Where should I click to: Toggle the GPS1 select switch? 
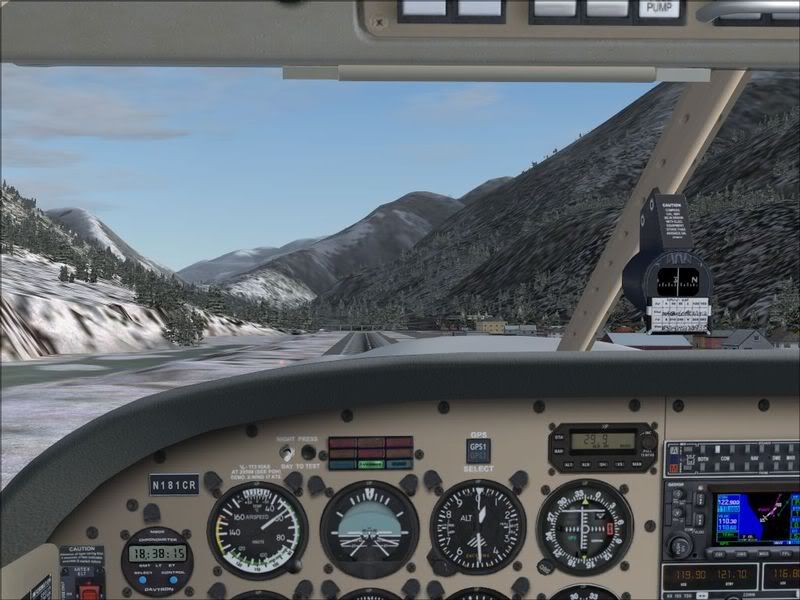(x=478, y=450)
